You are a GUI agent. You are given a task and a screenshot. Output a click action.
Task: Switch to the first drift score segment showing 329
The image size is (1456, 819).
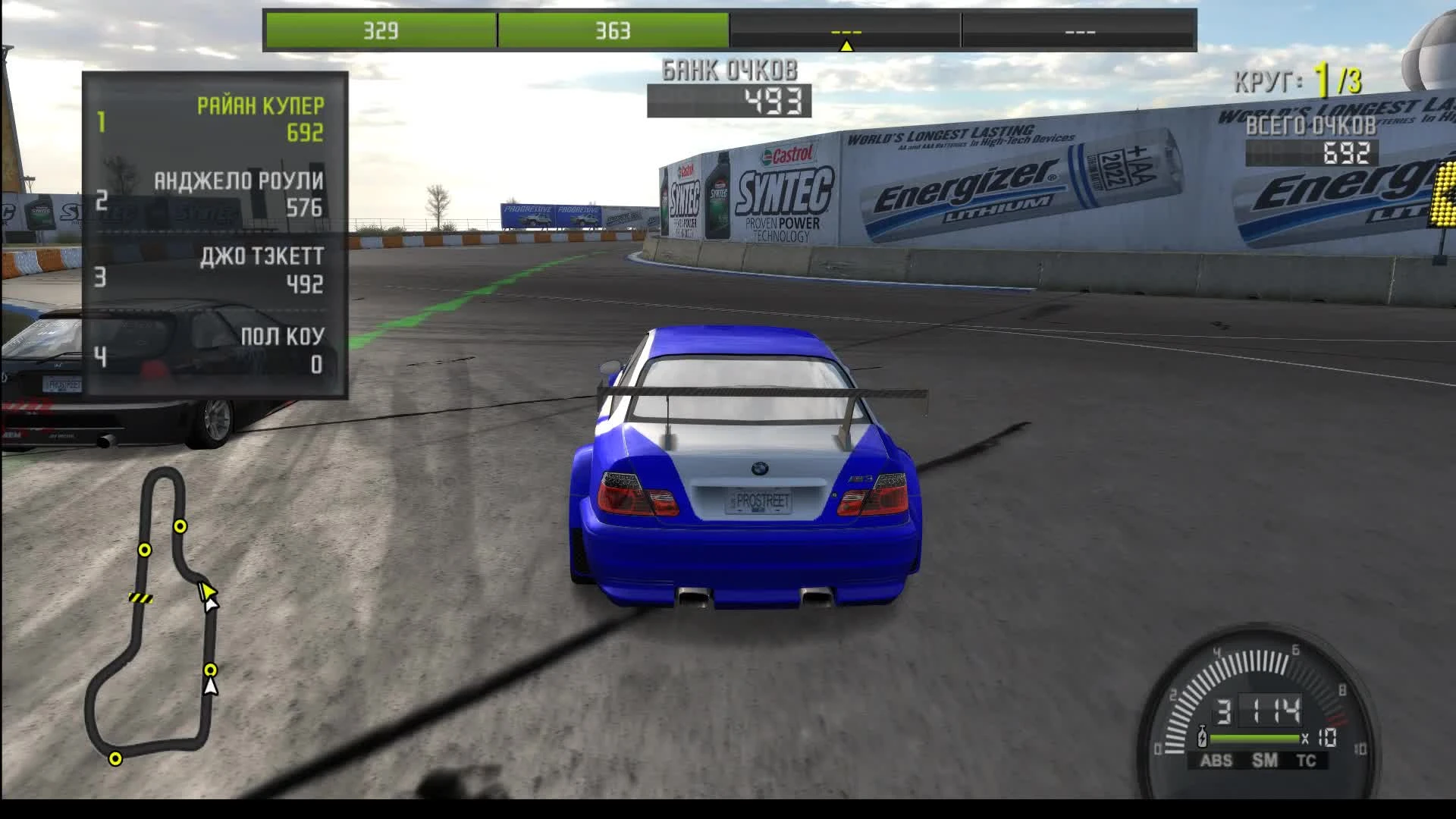(381, 32)
